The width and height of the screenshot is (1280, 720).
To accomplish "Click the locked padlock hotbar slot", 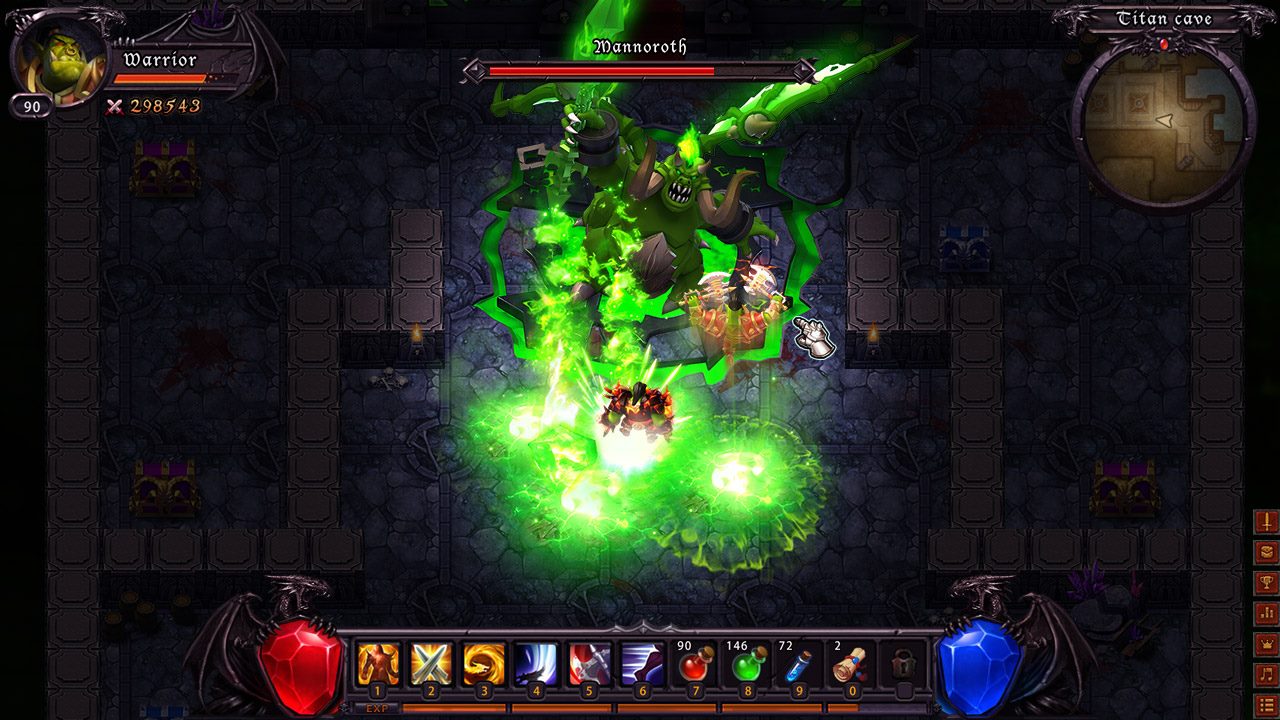I will tap(904, 664).
